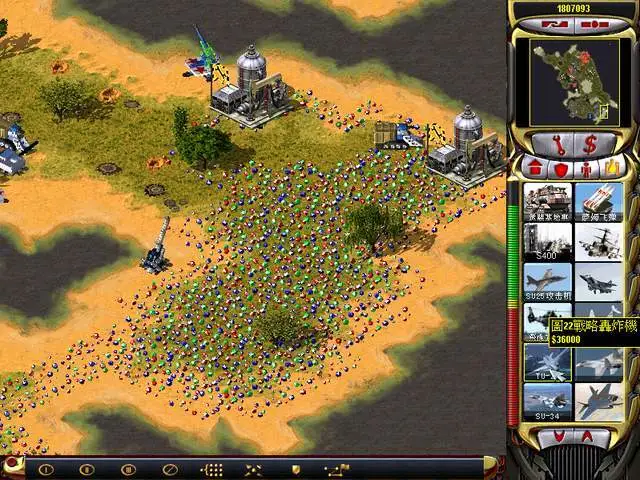This screenshot has height=480, width=640.
Task: Switch to the vehicles build tab
Action: click(x=614, y=167)
